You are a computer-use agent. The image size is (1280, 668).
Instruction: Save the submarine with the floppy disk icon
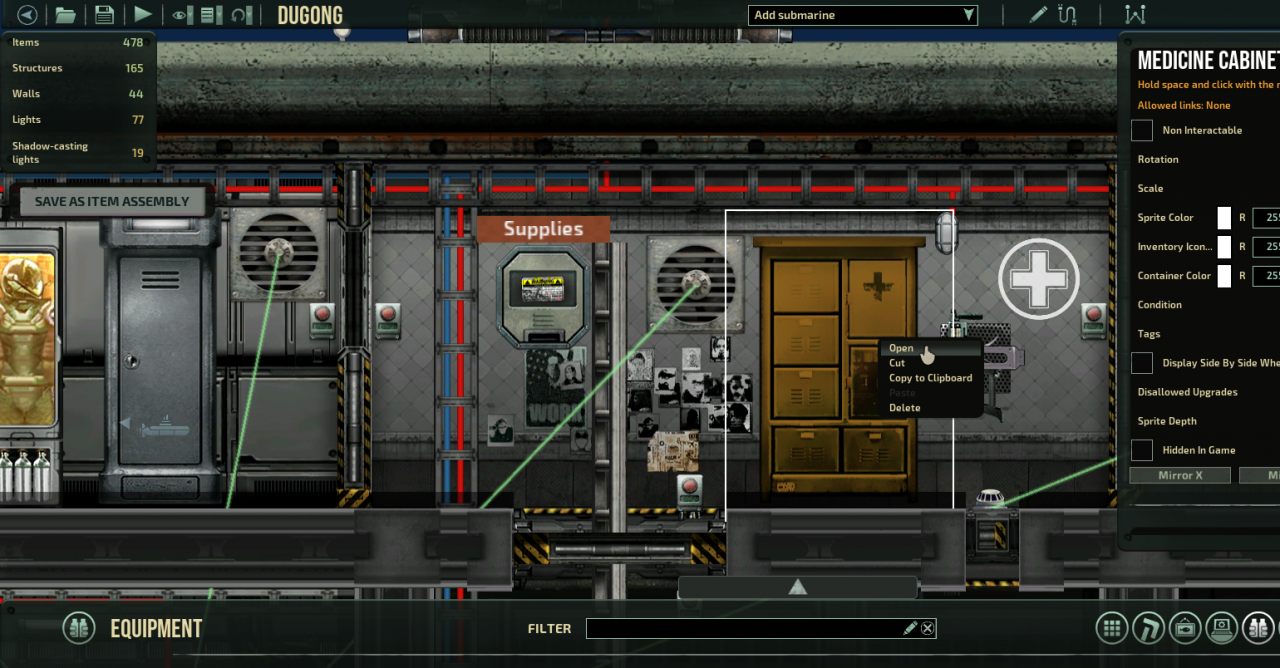(104, 15)
